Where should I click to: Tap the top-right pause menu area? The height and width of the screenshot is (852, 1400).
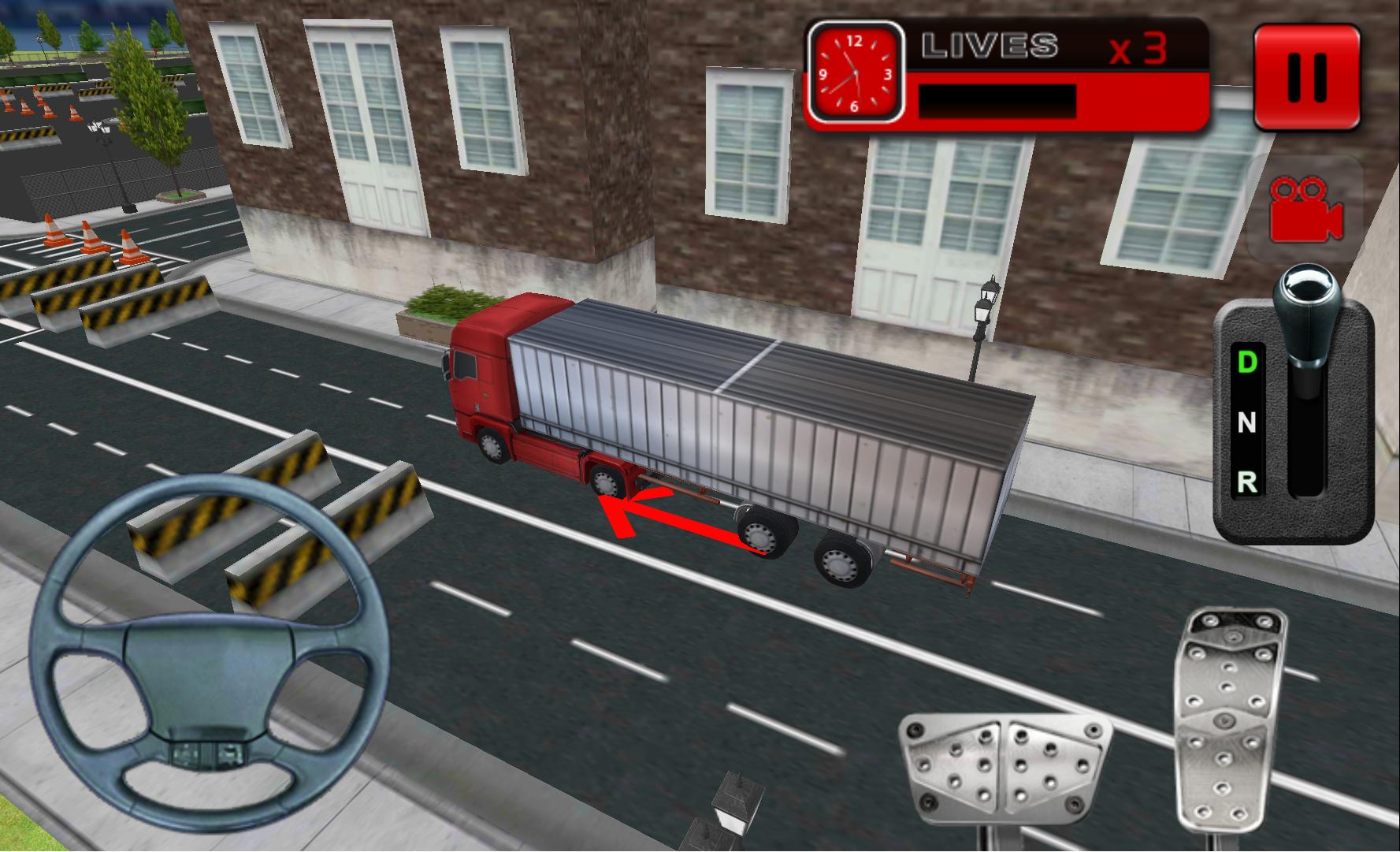tap(1305, 75)
